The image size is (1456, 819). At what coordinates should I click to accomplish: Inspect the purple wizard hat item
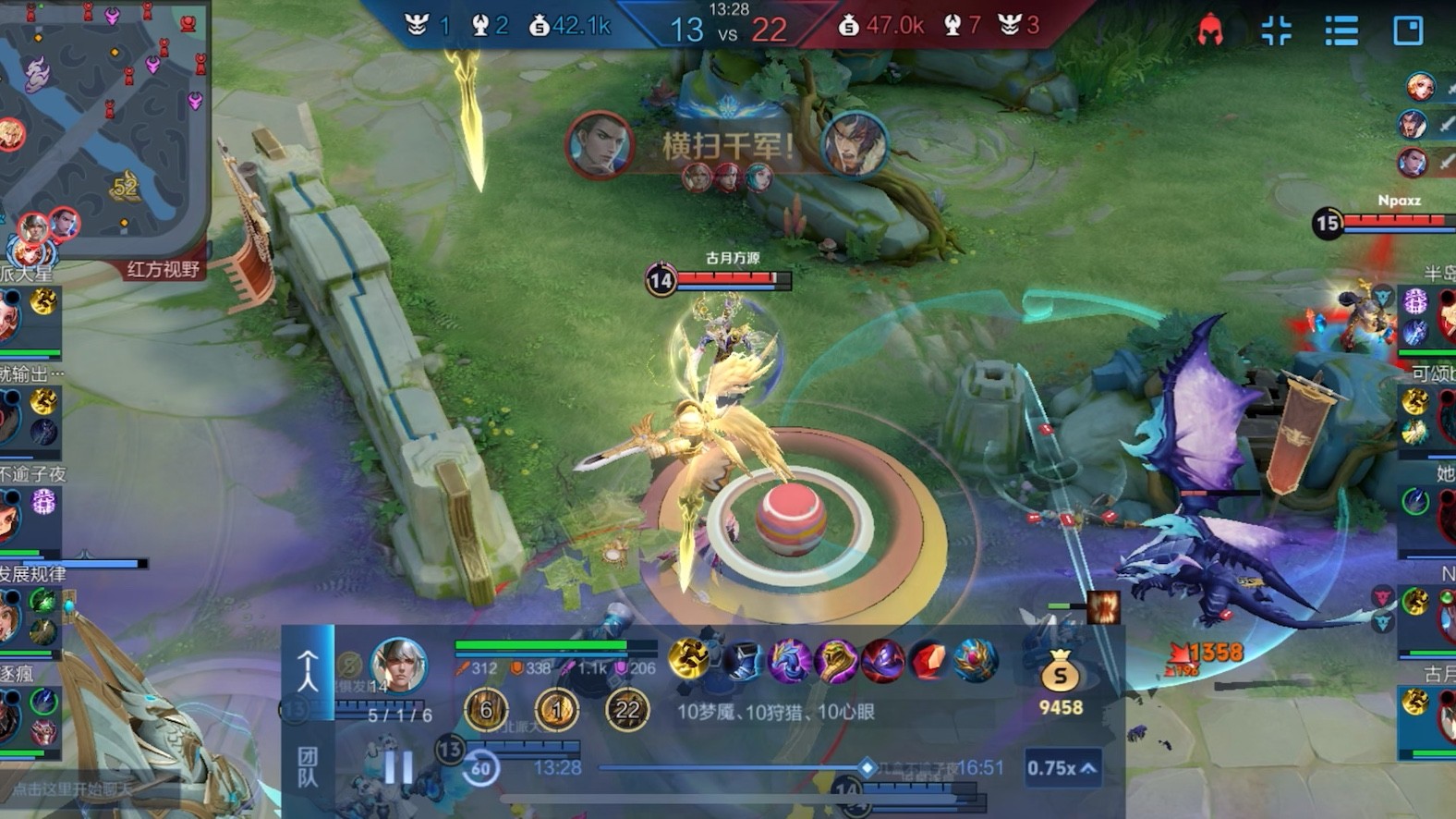tap(882, 662)
